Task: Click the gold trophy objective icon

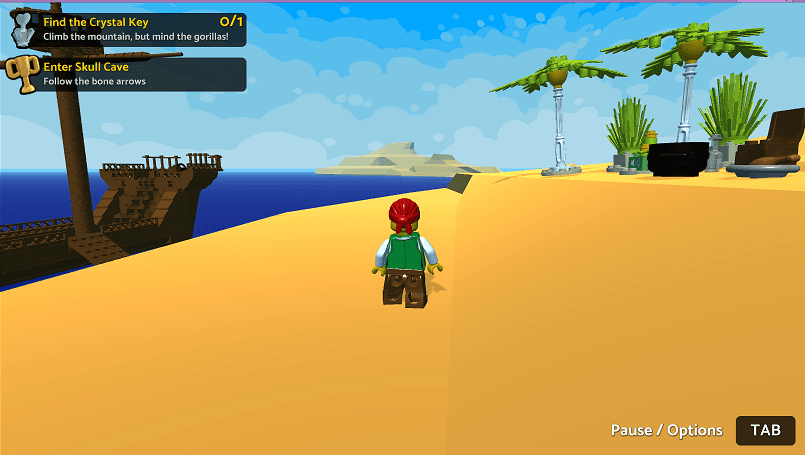Action: click(20, 74)
